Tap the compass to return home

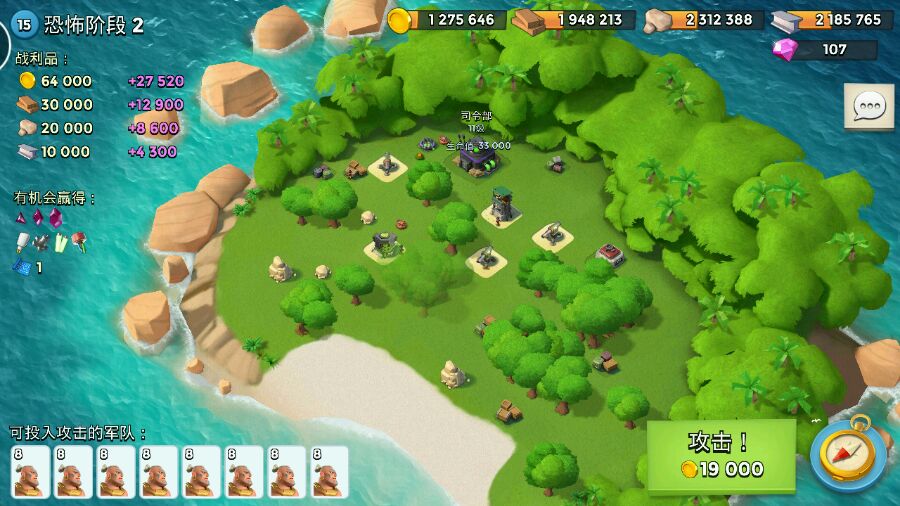coord(847,454)
